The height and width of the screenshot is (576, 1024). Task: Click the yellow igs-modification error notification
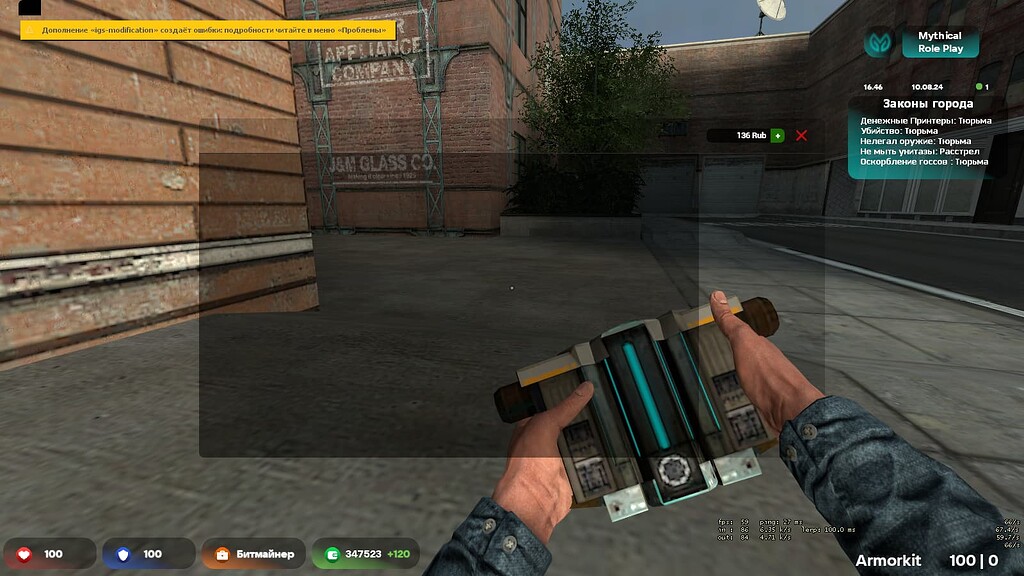pos(208,30)
